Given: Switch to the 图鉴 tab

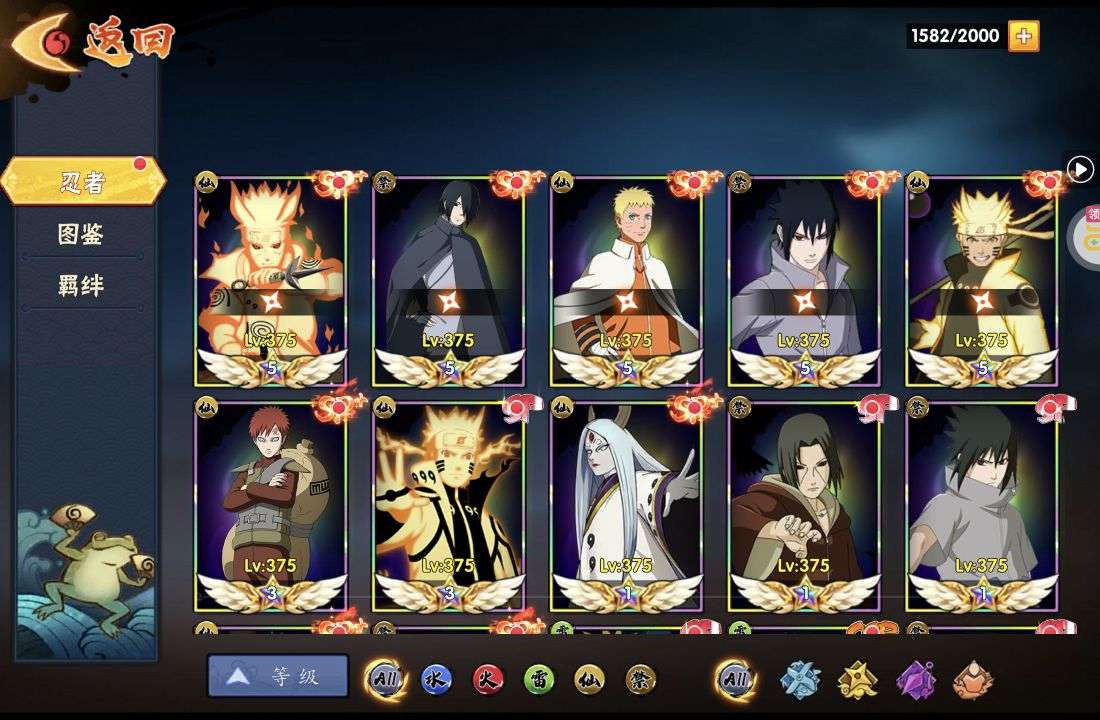Looking at the screenshot, I should (x=81, y=234).
